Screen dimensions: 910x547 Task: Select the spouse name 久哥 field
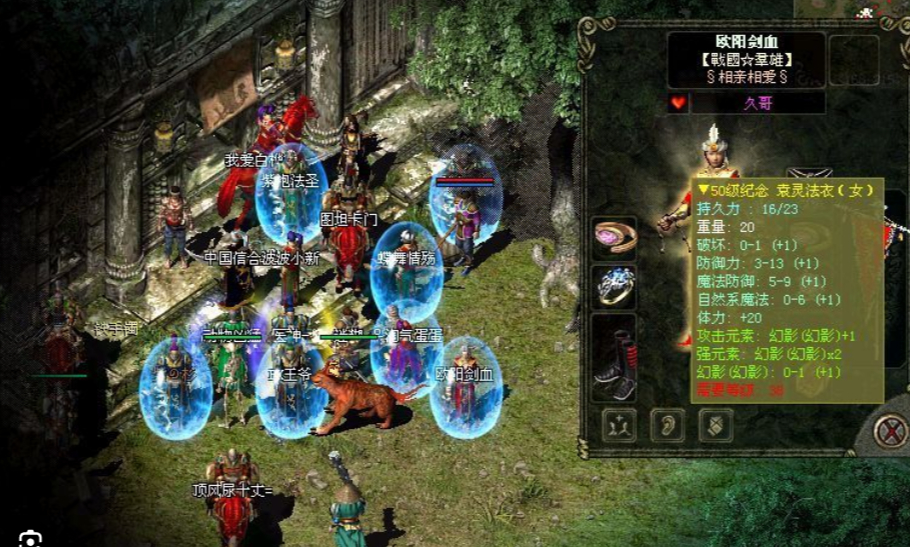pyautogui.click(x=758, y=103)
